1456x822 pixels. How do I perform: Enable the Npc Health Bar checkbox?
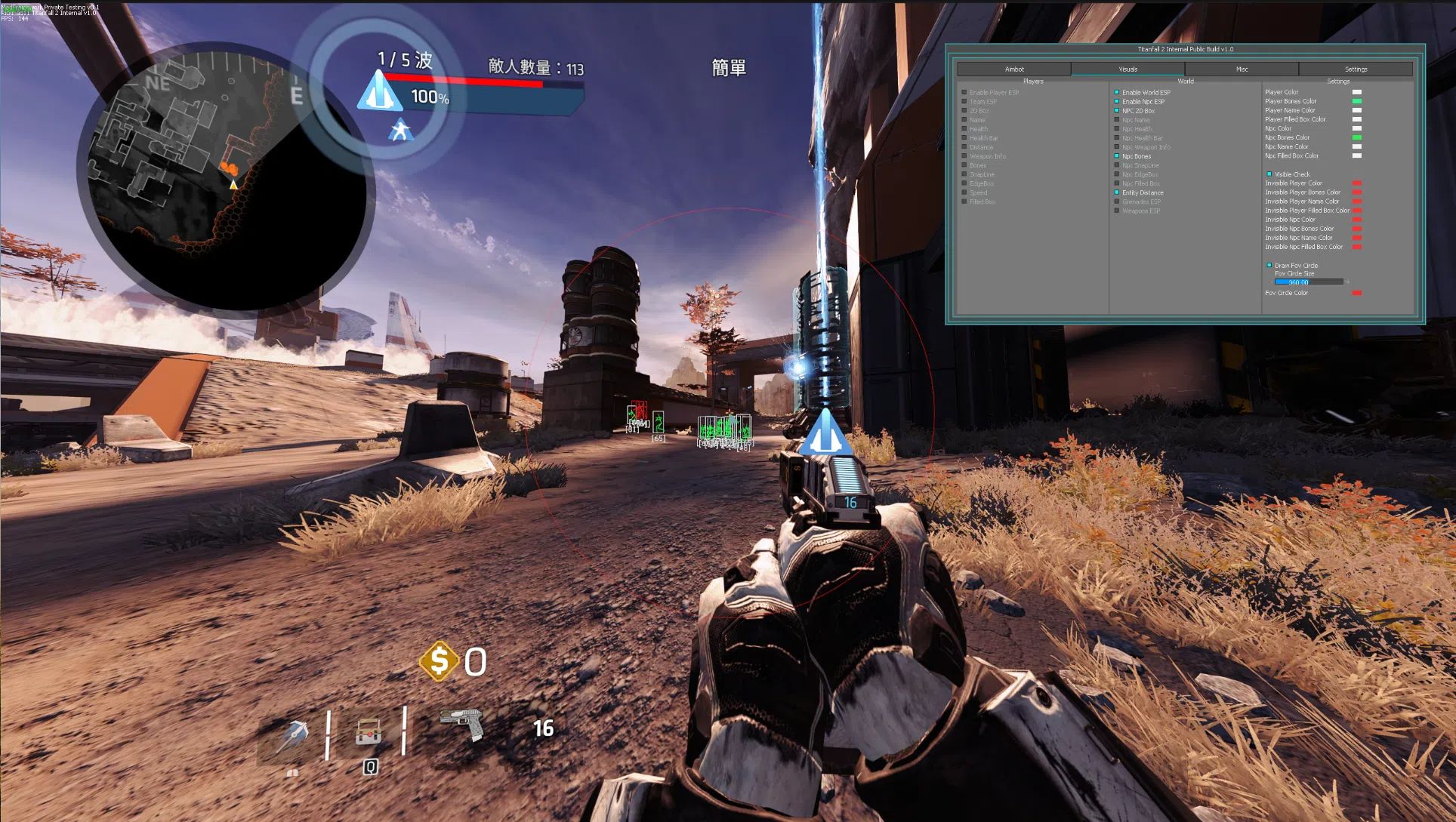click(1117, 138)
